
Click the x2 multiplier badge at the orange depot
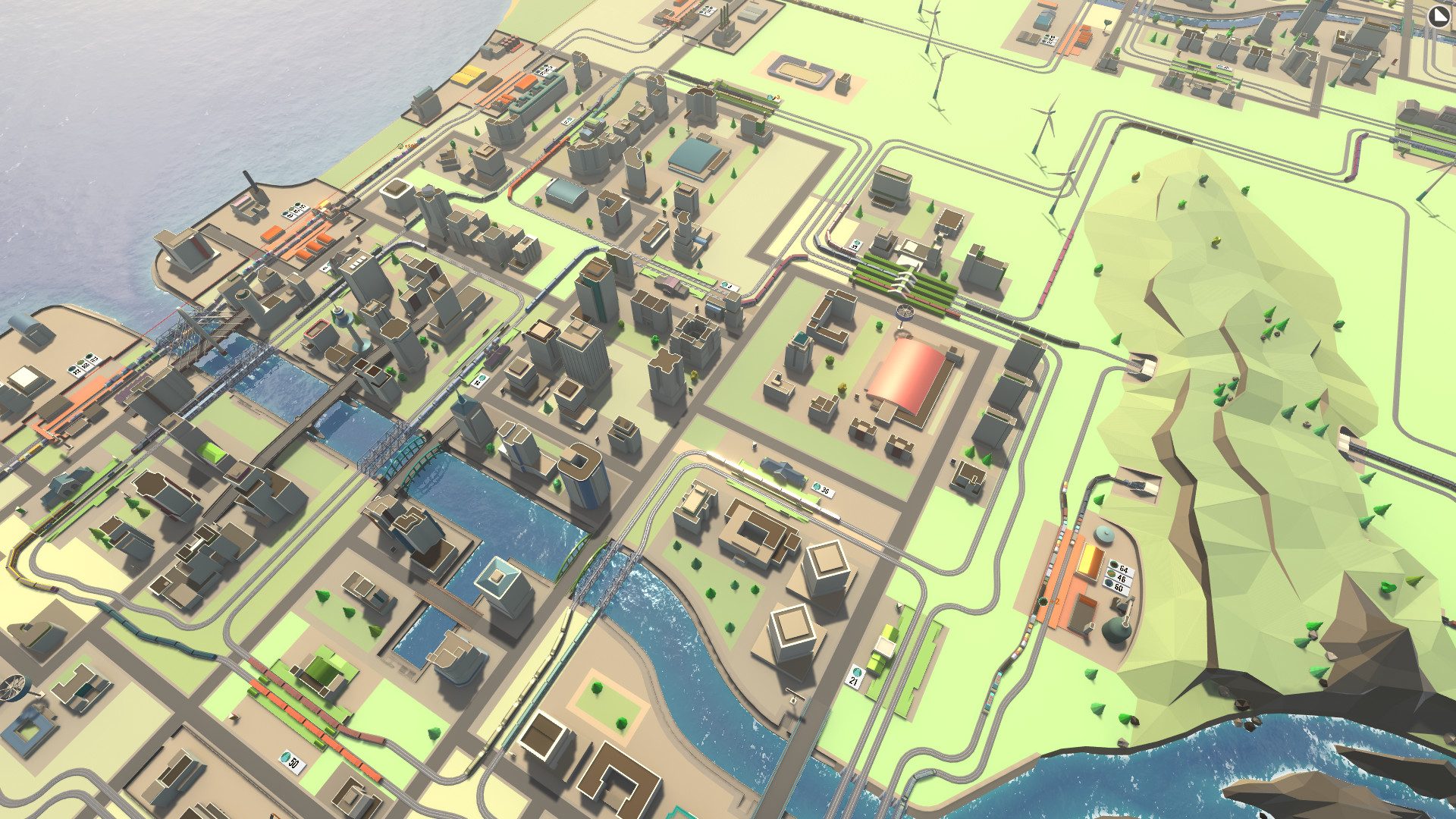1053,601
